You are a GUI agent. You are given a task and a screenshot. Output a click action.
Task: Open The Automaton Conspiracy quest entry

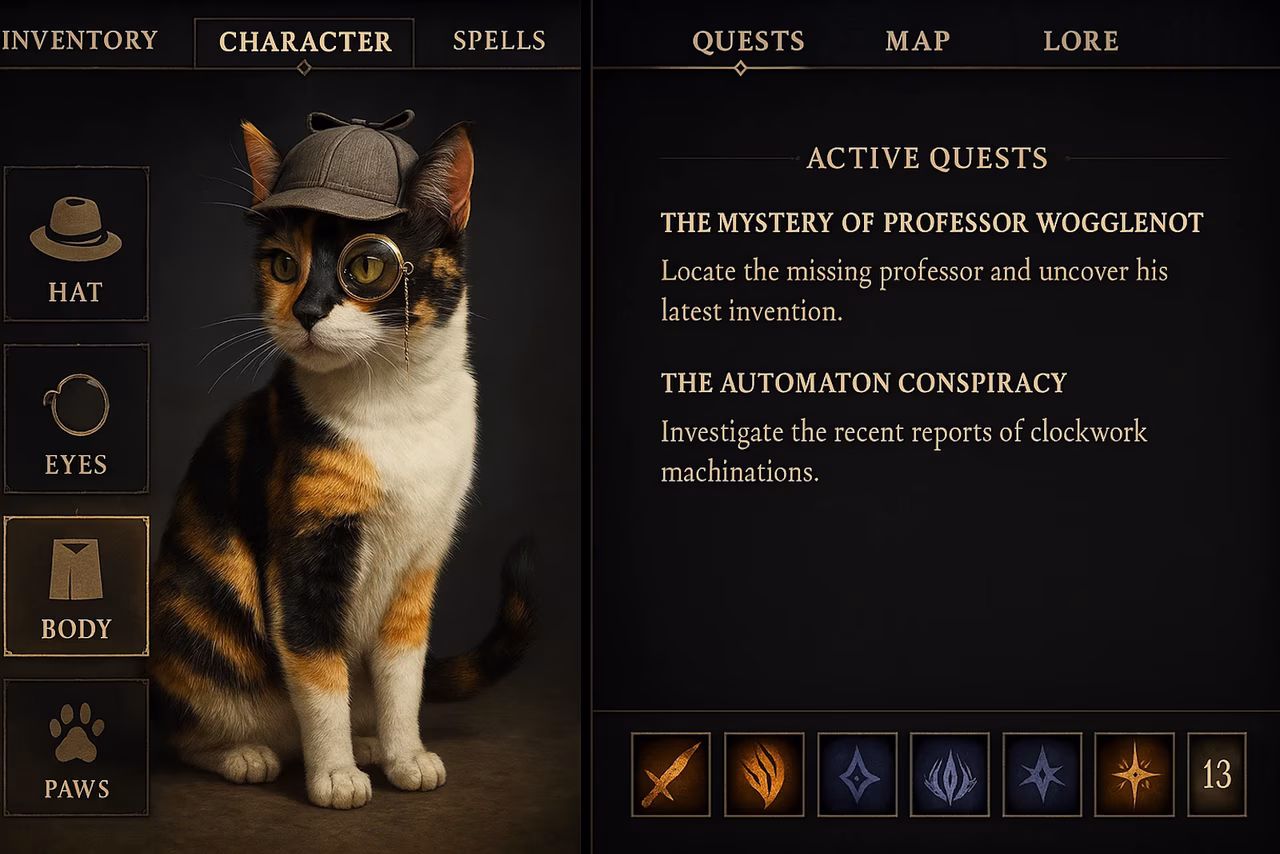864,382
